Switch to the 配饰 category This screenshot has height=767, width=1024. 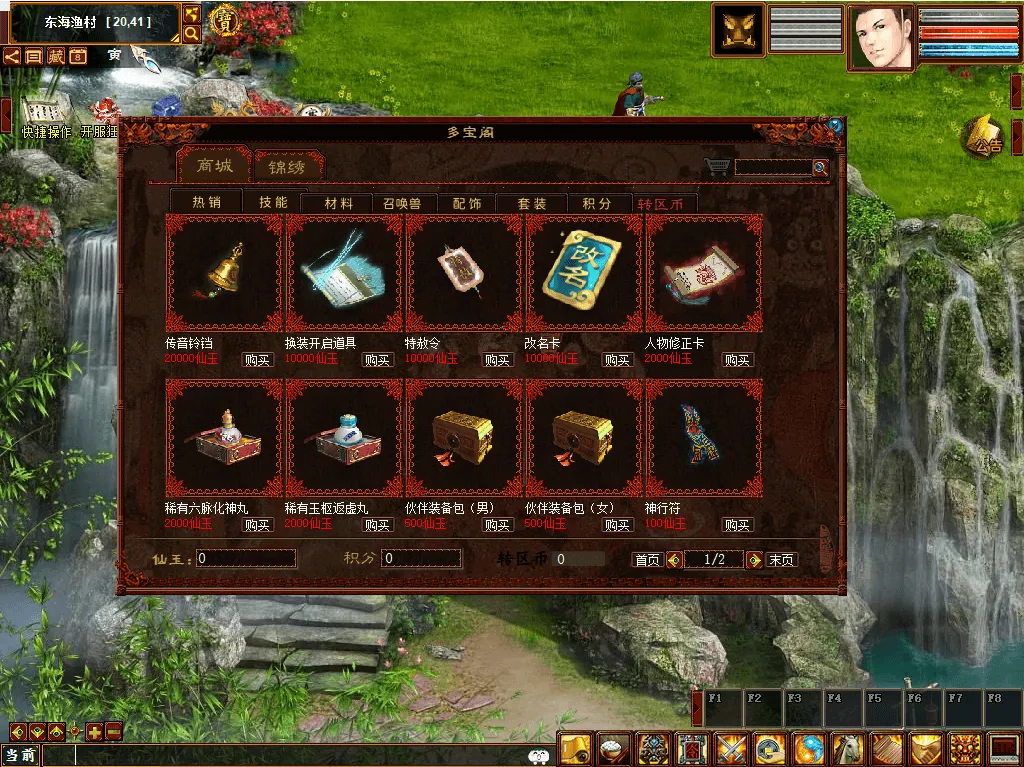coord(466,203)
